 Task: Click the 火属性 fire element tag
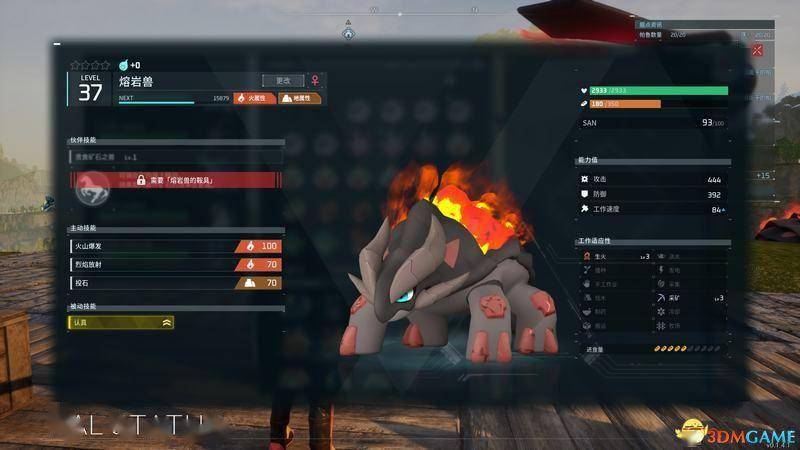coord(255,99)
